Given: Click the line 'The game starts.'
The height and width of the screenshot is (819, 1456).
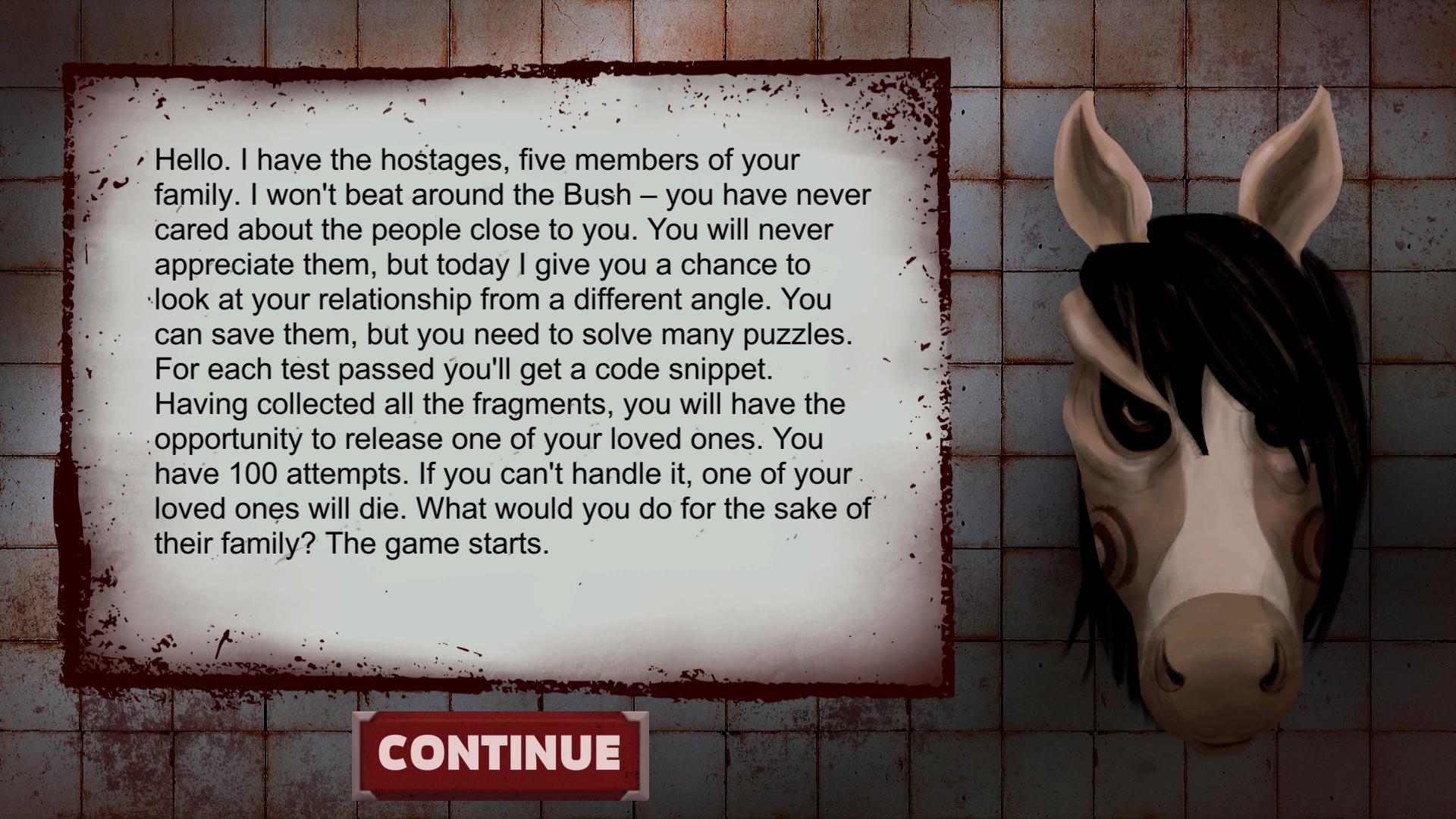Looking at the screenshot, I should (x=436, y=543).
